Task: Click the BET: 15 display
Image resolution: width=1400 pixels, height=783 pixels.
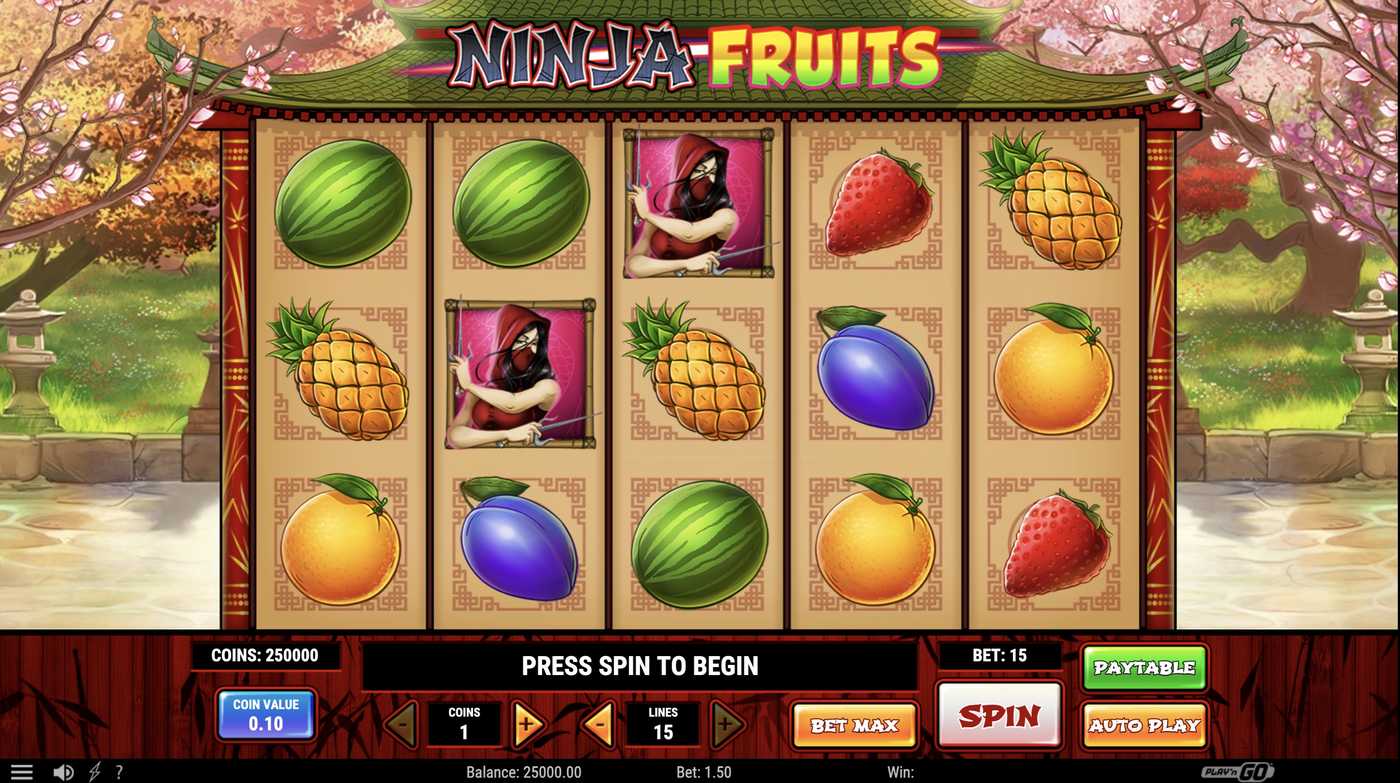Action: click(x=1001, y=656)
